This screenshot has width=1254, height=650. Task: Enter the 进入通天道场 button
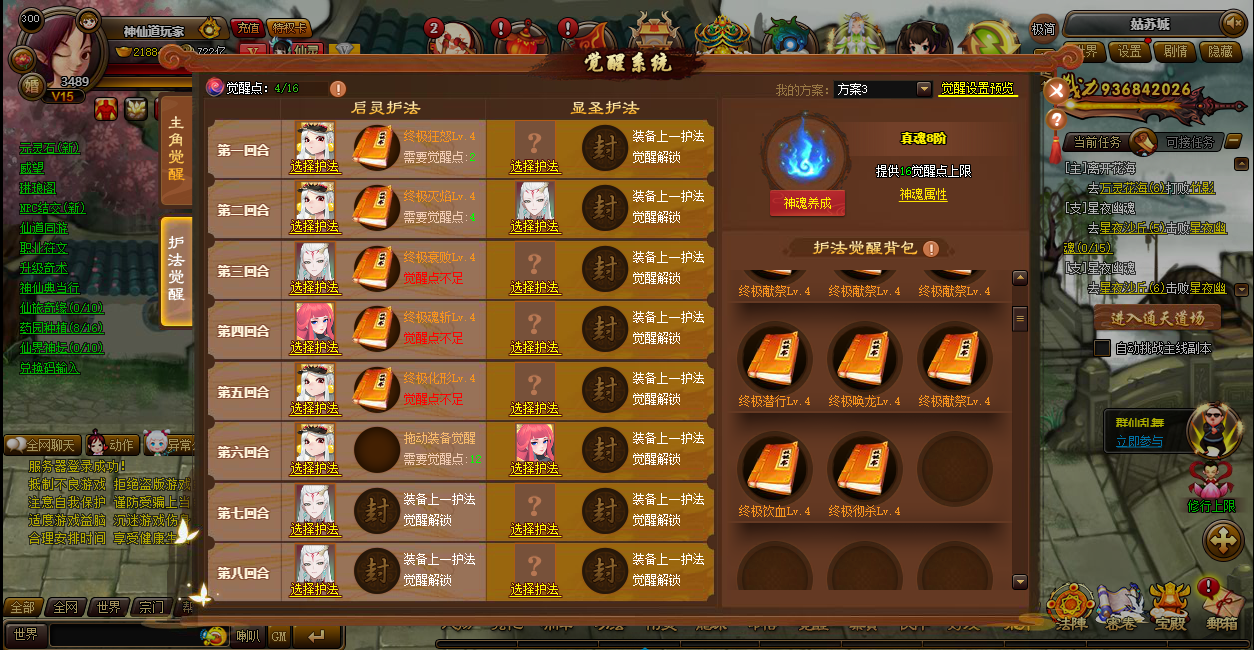pyautogui.click(x=1157, y=319)
